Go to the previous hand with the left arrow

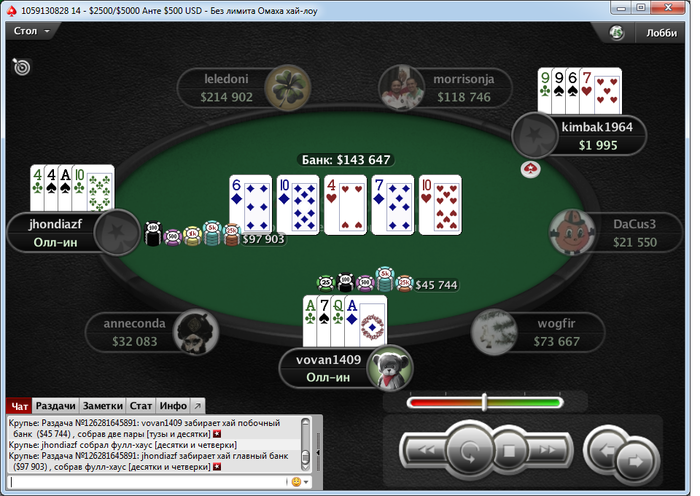coord(605,449)
